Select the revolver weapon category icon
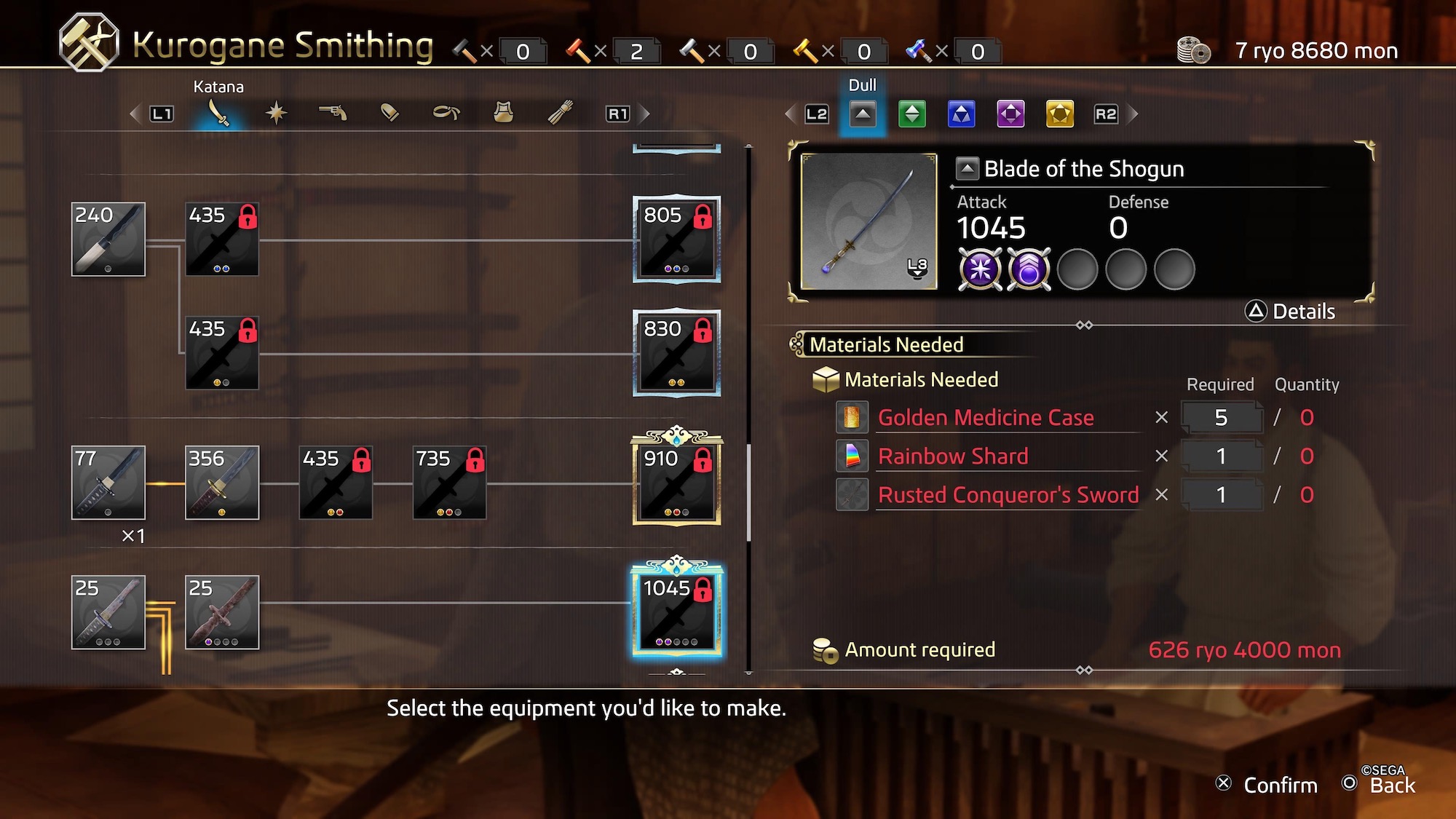The image size is (1456, 819). pos(331,113)
